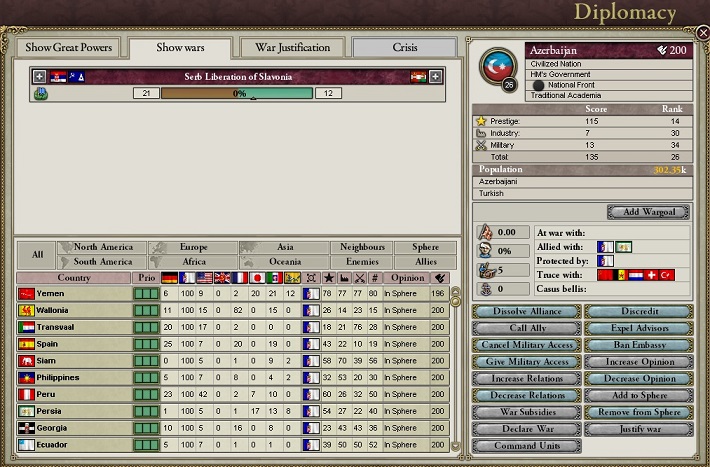Select the All countries filter
710x467 pixels.
37,255
